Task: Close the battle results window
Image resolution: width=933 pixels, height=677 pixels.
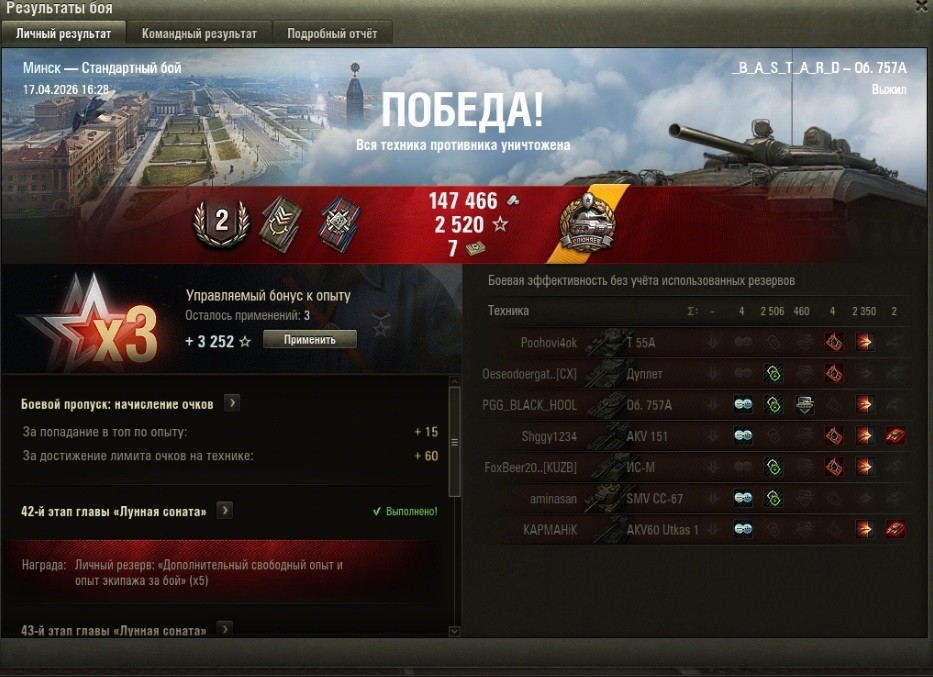Action: click(921, 6)
